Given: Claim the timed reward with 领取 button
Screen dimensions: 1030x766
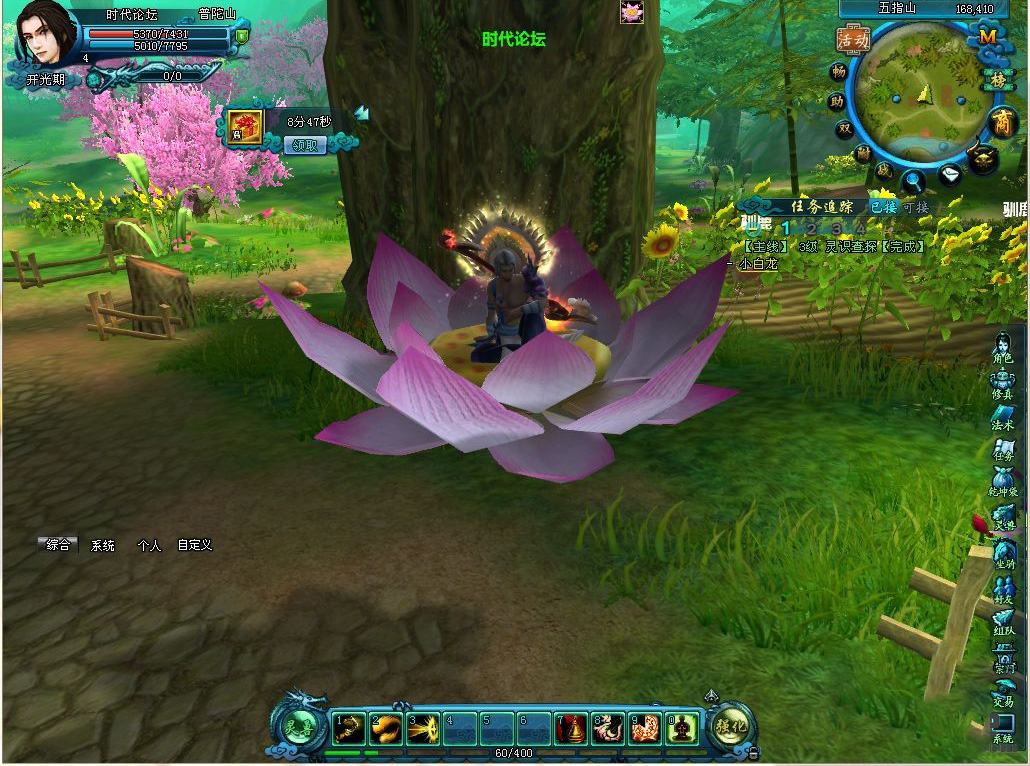Looking at the screenshot, I should (306, 145).
